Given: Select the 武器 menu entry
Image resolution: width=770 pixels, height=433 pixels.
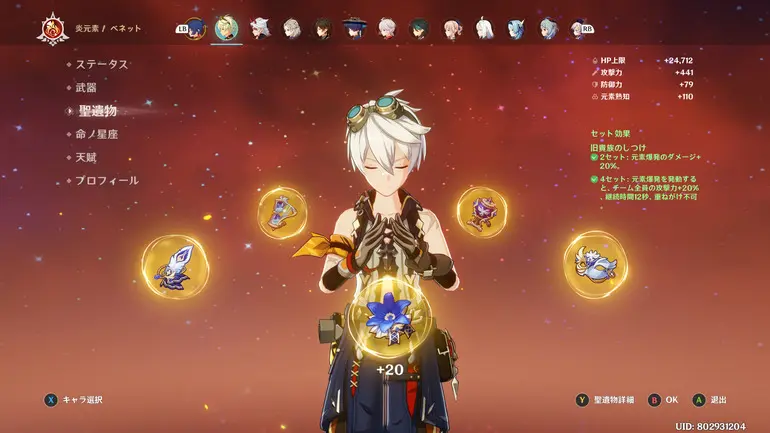Looking at the screenshot, I should pos(87,88).
